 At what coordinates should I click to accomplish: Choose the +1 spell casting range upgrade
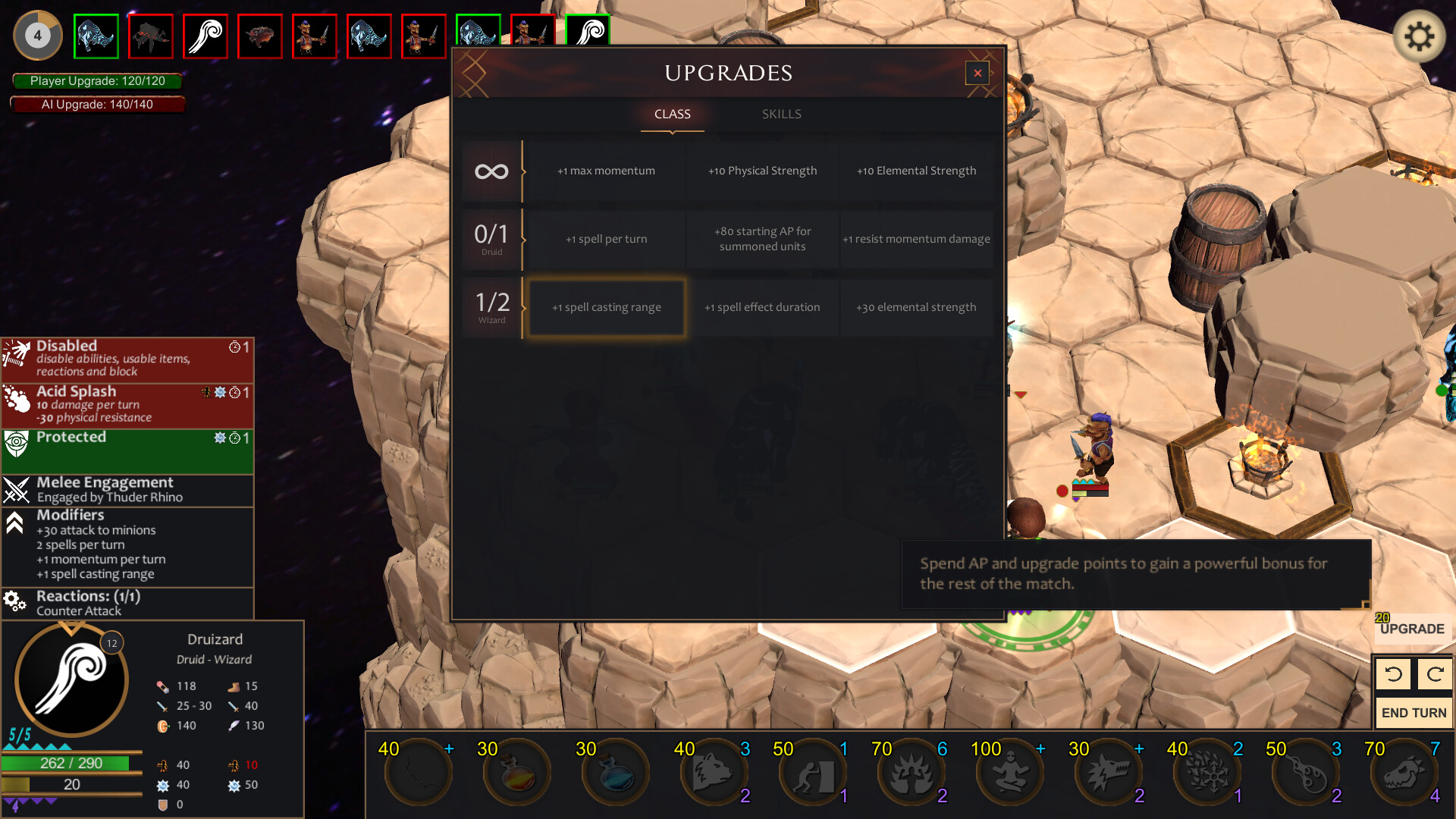tap(606, 307)
